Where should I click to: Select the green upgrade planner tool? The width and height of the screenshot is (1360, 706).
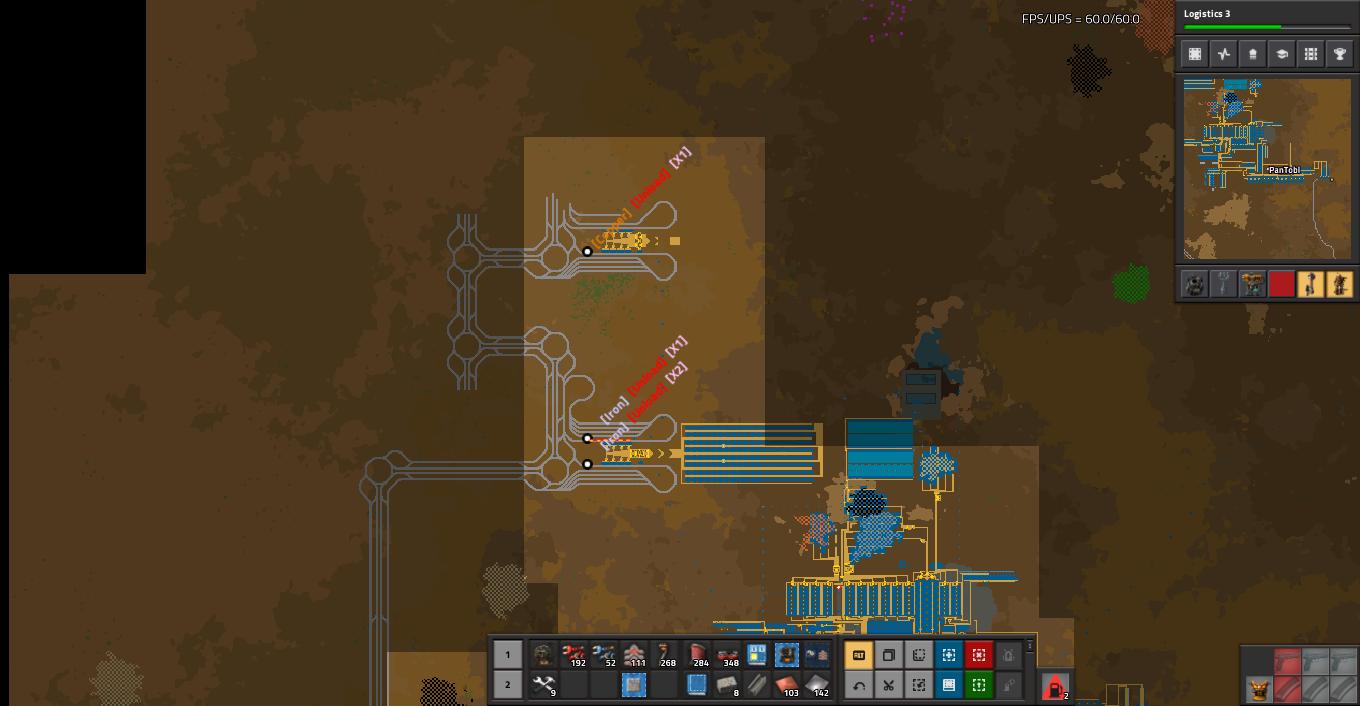pyautogui.click(x=978, y=685)
